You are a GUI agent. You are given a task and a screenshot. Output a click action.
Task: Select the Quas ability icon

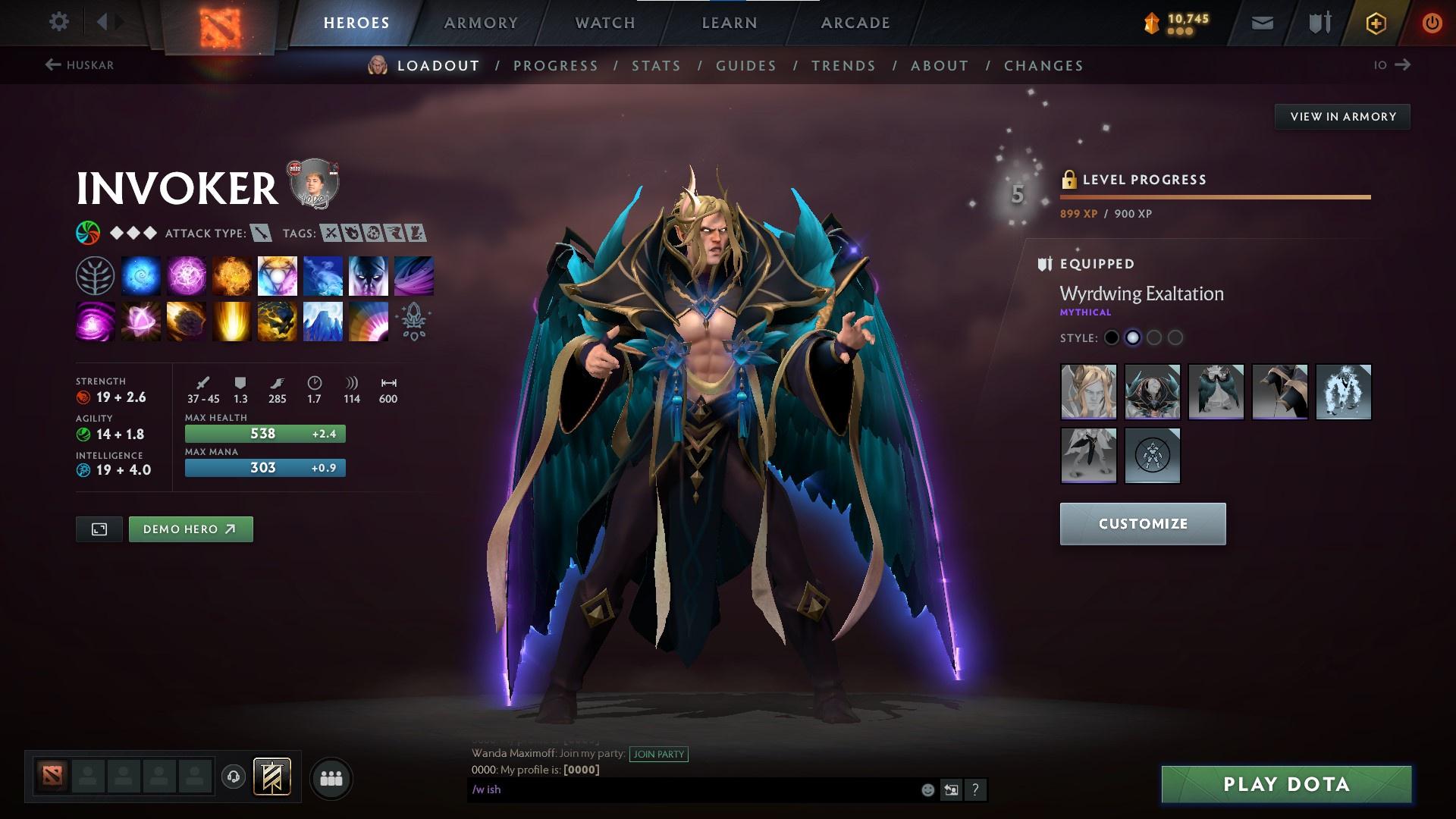click(141, 275)
